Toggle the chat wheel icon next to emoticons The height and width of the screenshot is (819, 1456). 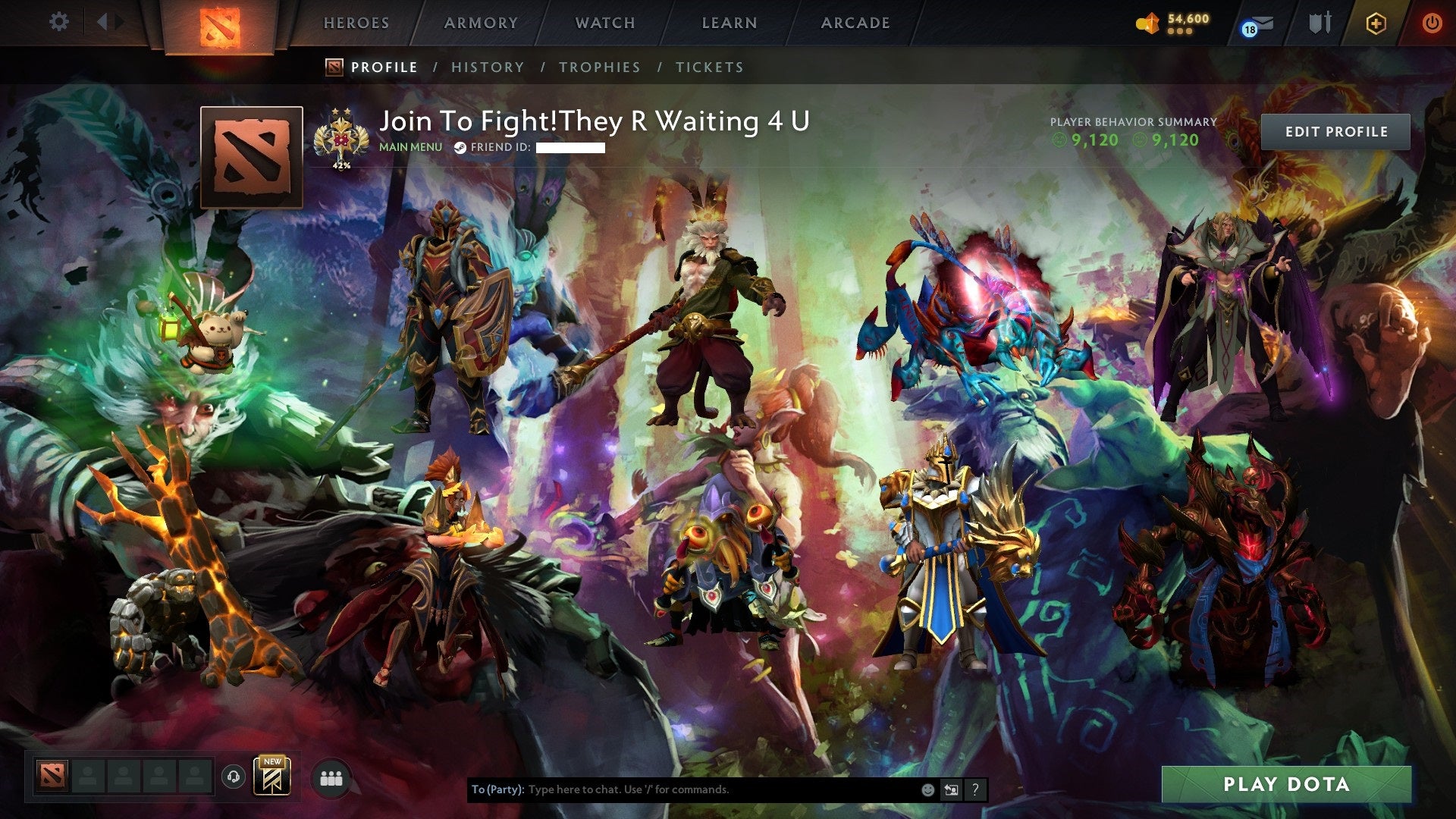(950, 789)
